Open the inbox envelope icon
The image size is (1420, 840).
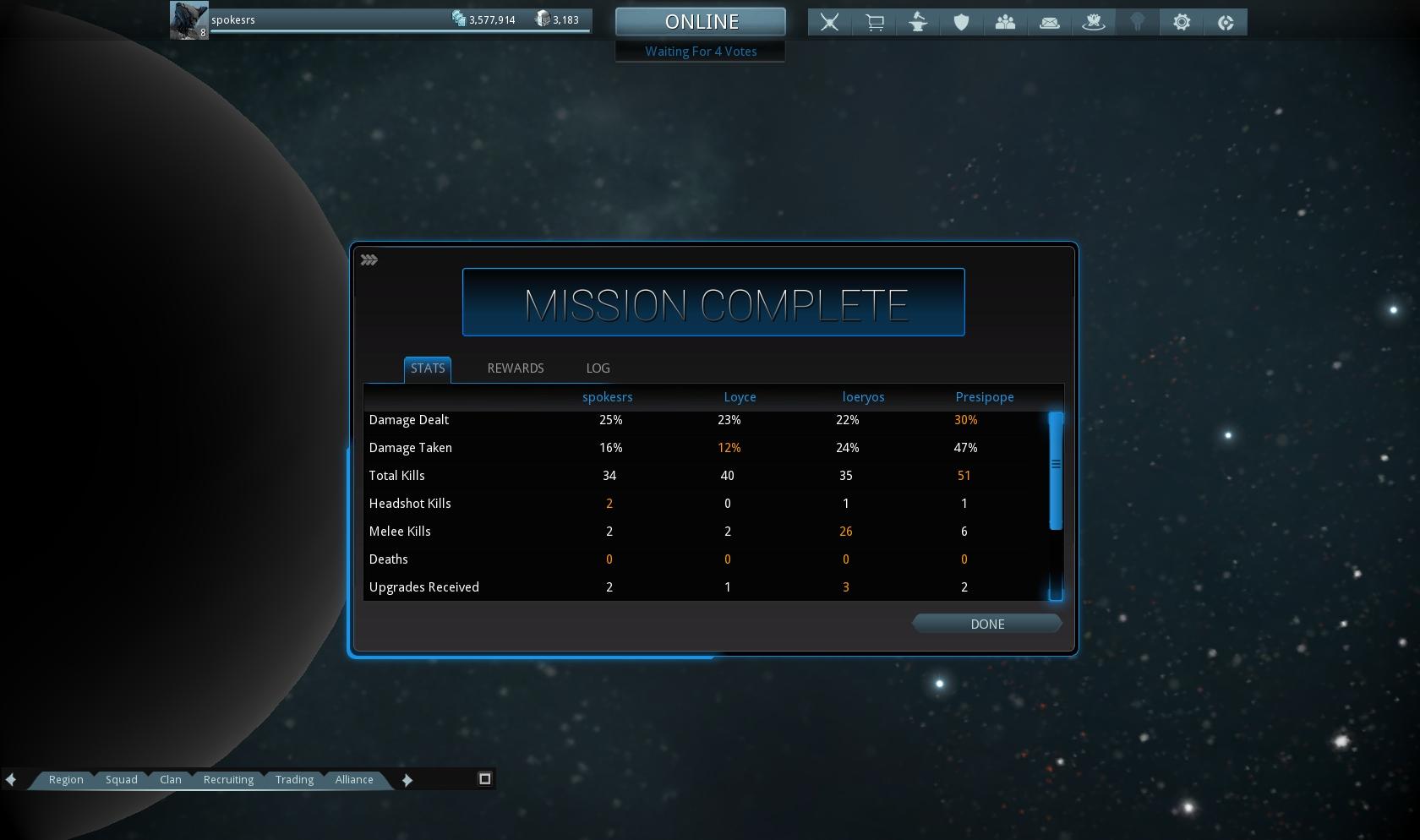pyautogui.click(x=1049, y=23)
